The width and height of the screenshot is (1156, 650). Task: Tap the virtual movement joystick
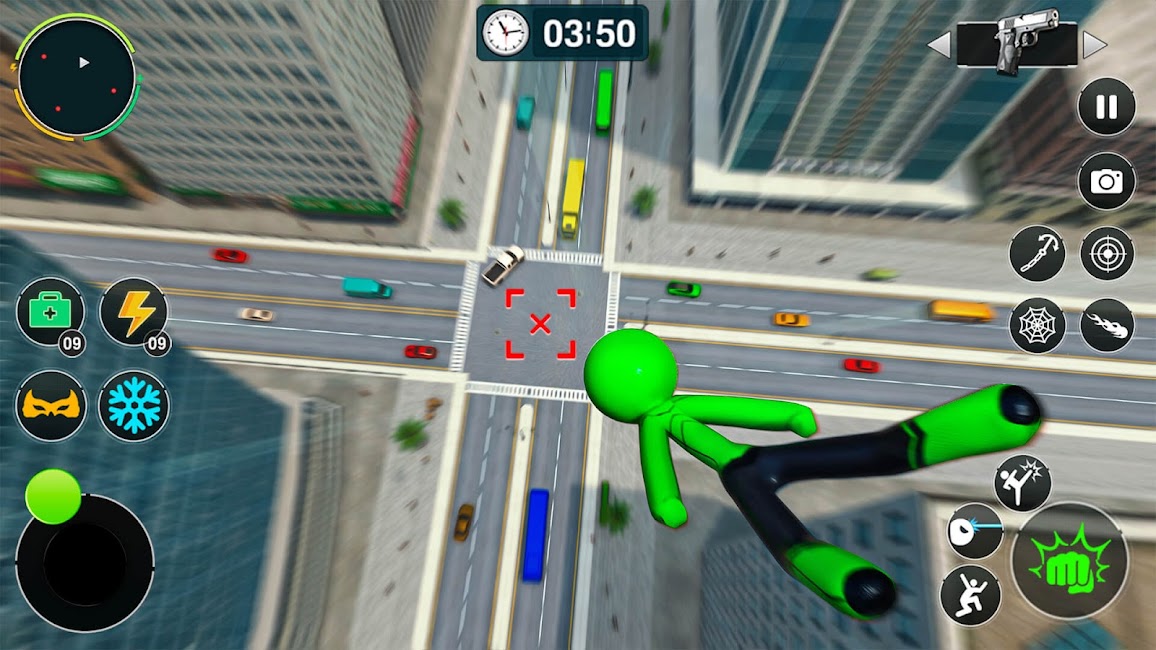pyautogui.click(x=85, y=563)
